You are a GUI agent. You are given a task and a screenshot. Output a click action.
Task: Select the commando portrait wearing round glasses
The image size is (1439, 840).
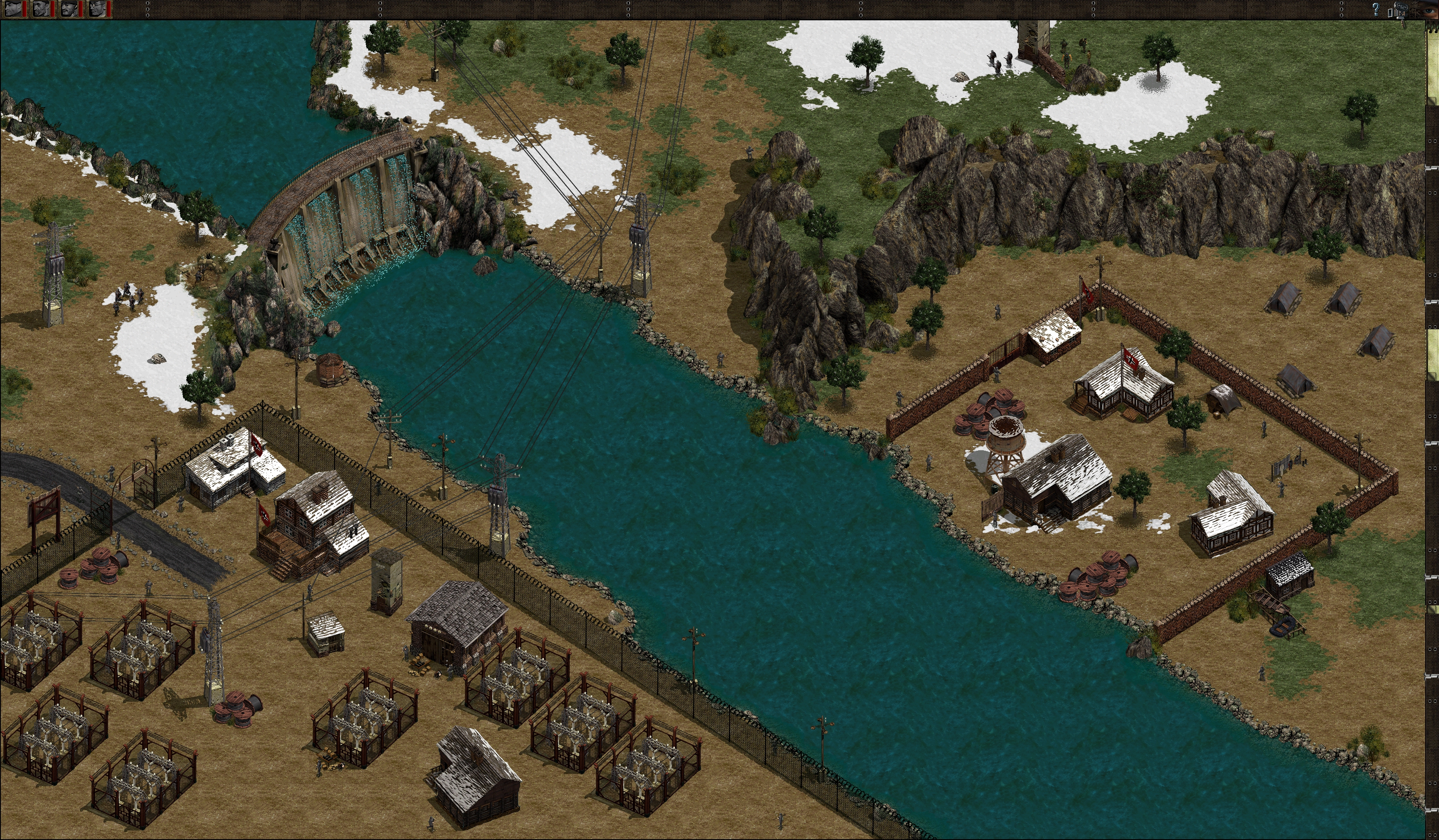[98, 9]
